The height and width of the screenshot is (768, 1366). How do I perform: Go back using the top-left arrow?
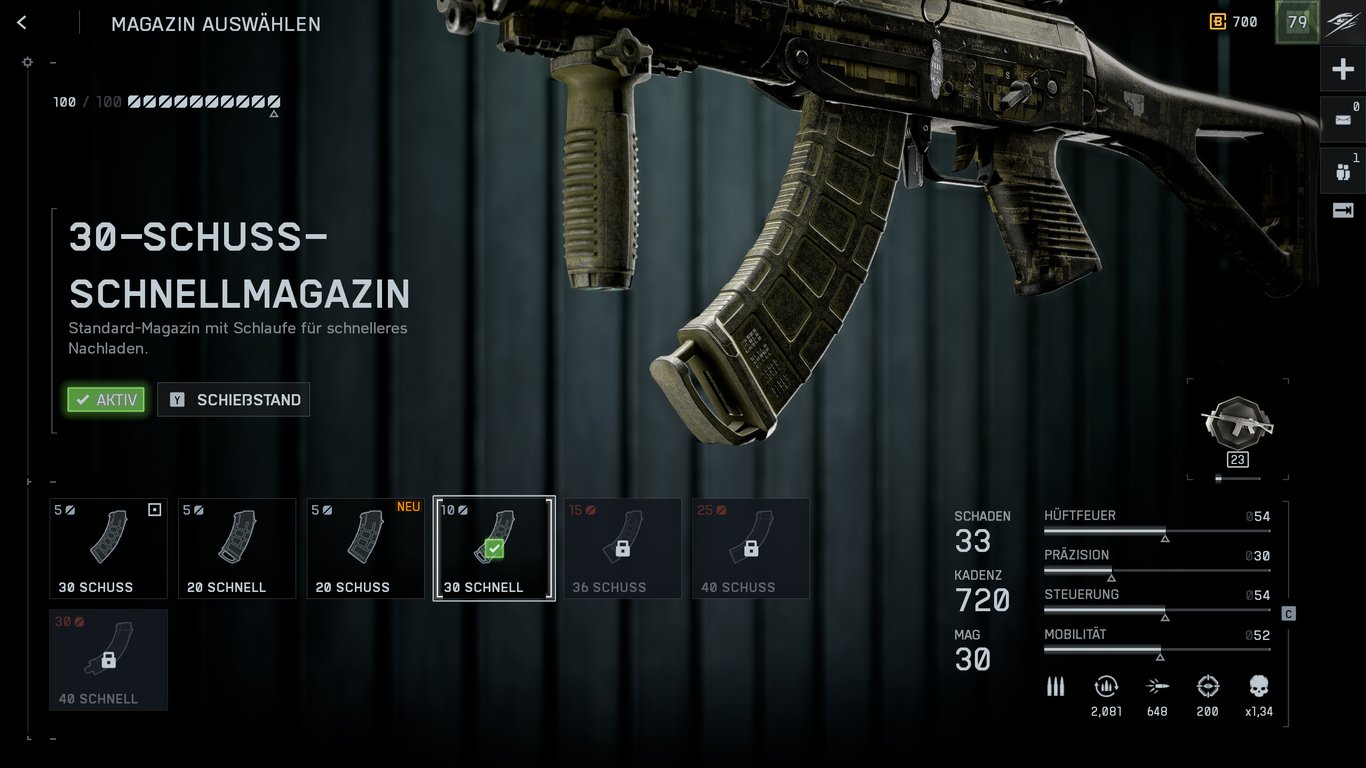coord(21,22)
